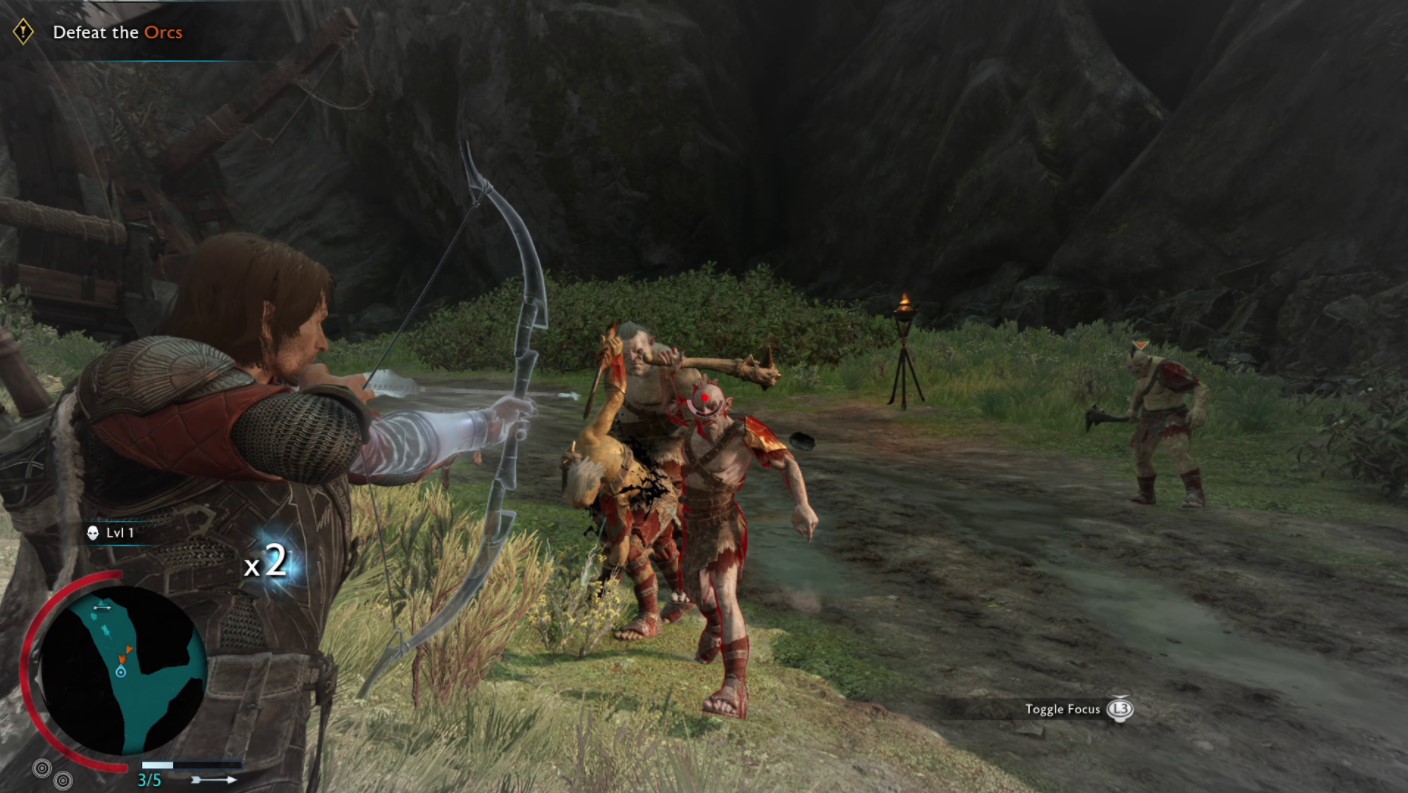The height and width of the screenshot is (793, 1408).
Task: Select the arrow icon beside the minimap
Action: click(215, 779)
